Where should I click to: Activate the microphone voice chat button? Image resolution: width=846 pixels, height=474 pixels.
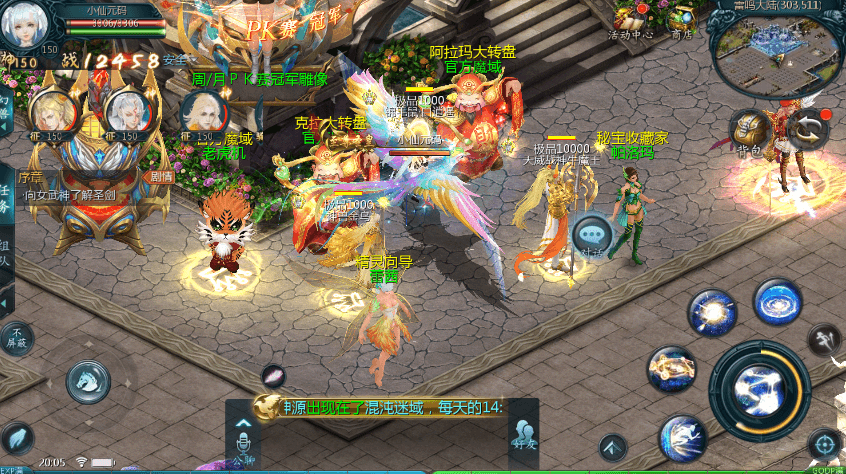click(241, 441)
